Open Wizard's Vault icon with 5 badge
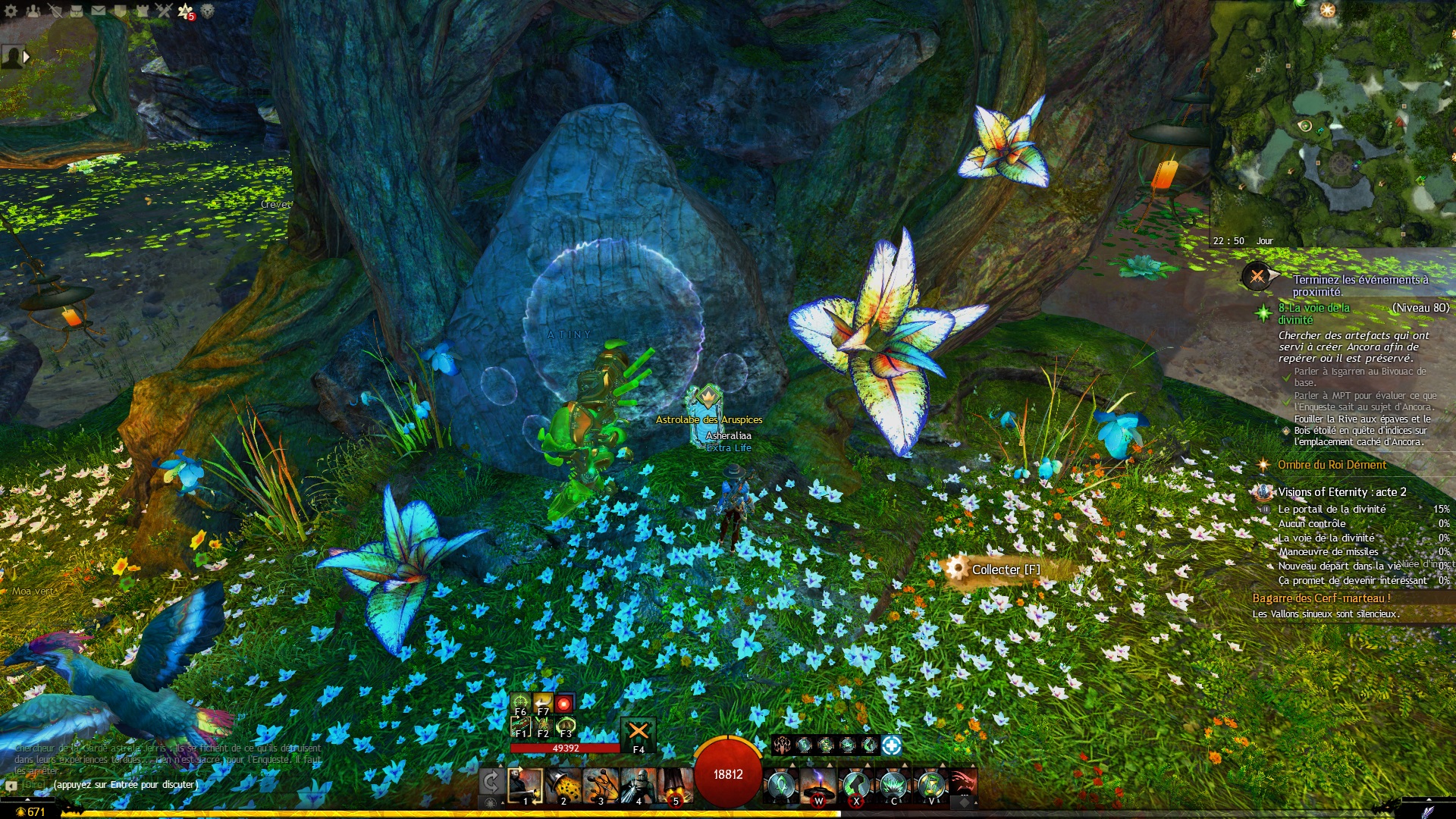The width and height of the screenshot is (1456, 819). point(186,11)
